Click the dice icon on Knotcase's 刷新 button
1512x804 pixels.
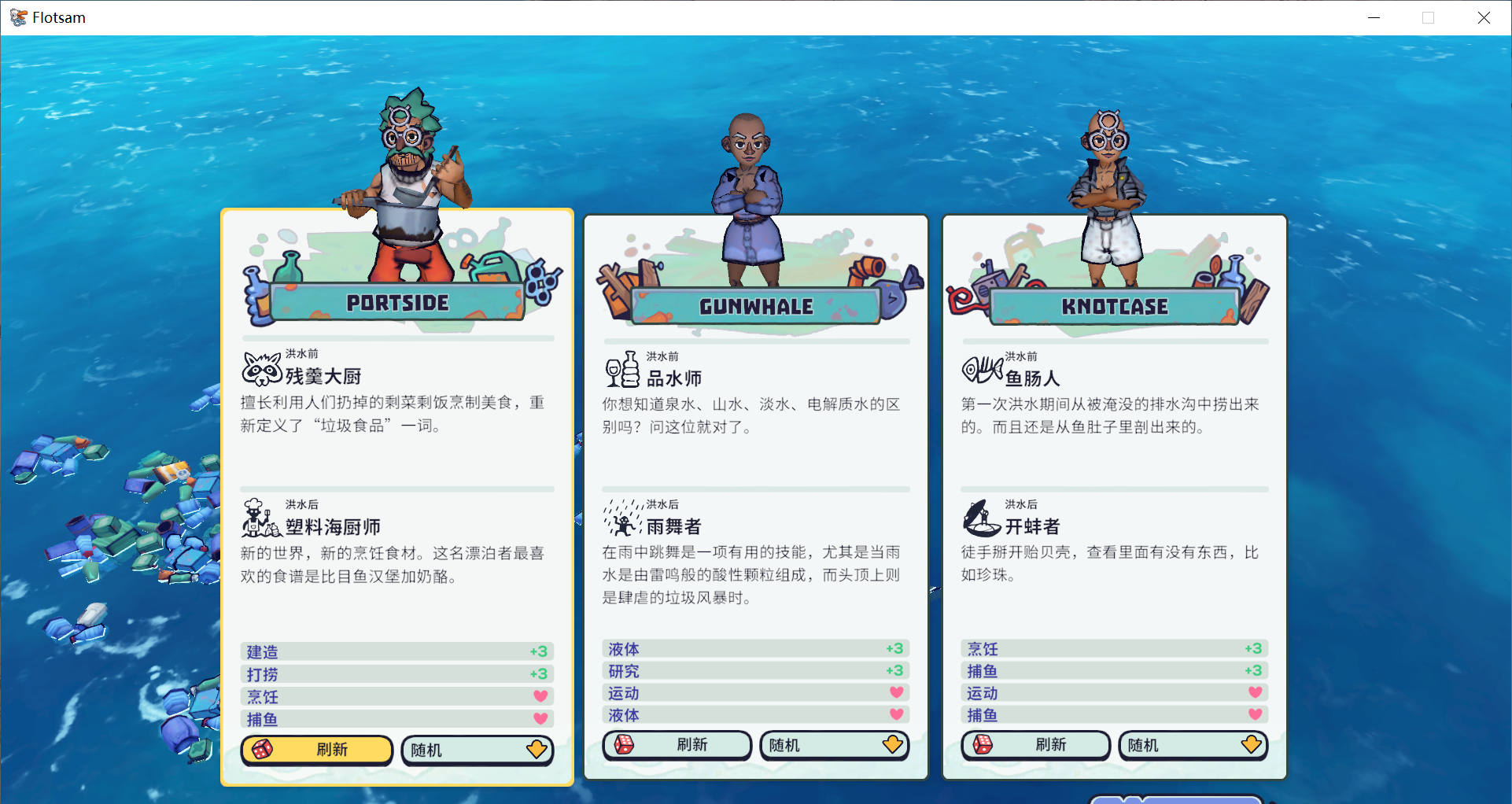[x=984, y=745]
